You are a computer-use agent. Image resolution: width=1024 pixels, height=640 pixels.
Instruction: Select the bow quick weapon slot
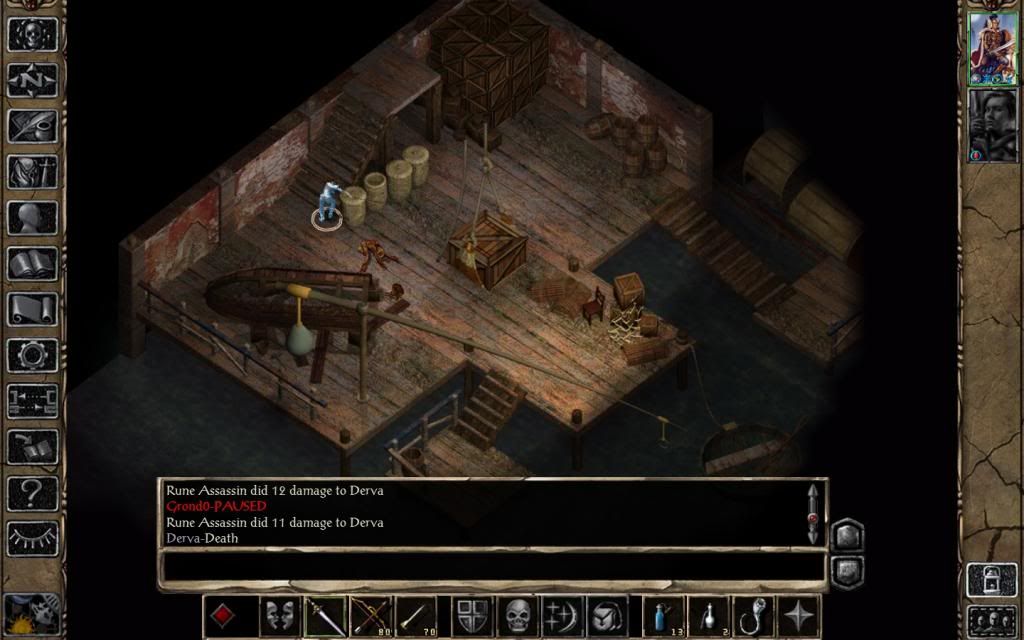(x=371, y=615)
